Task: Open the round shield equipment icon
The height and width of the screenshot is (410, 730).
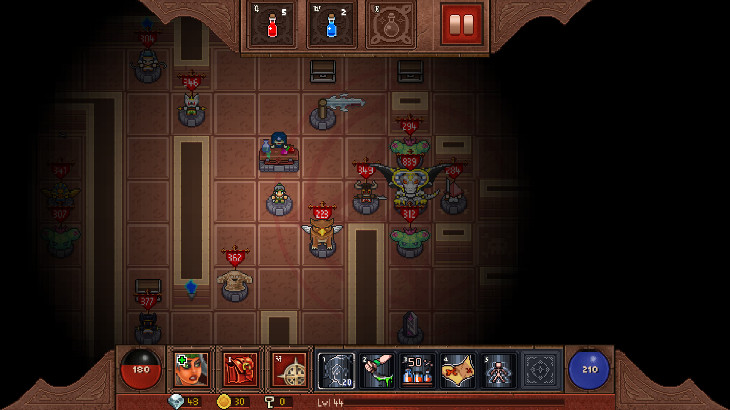Action: (289, 369)
